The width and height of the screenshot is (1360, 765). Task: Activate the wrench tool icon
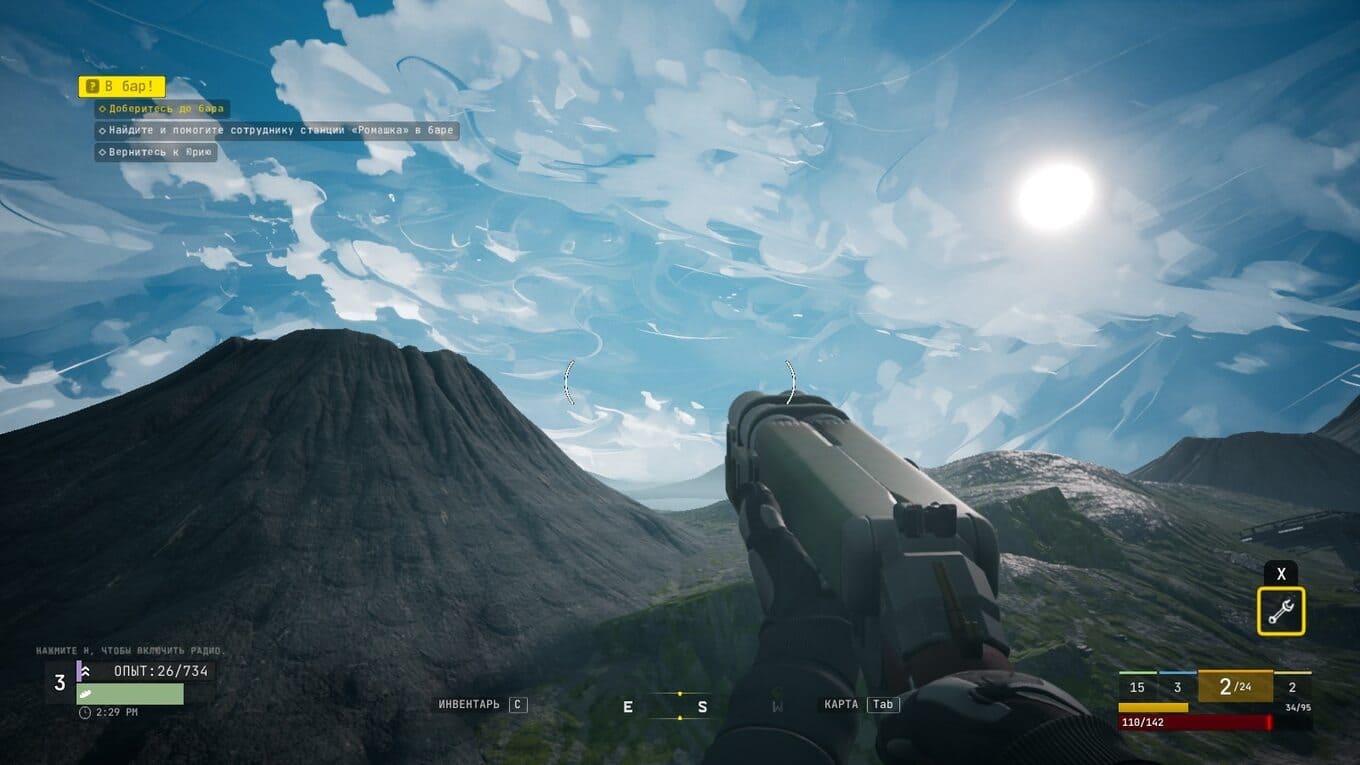1281,611
